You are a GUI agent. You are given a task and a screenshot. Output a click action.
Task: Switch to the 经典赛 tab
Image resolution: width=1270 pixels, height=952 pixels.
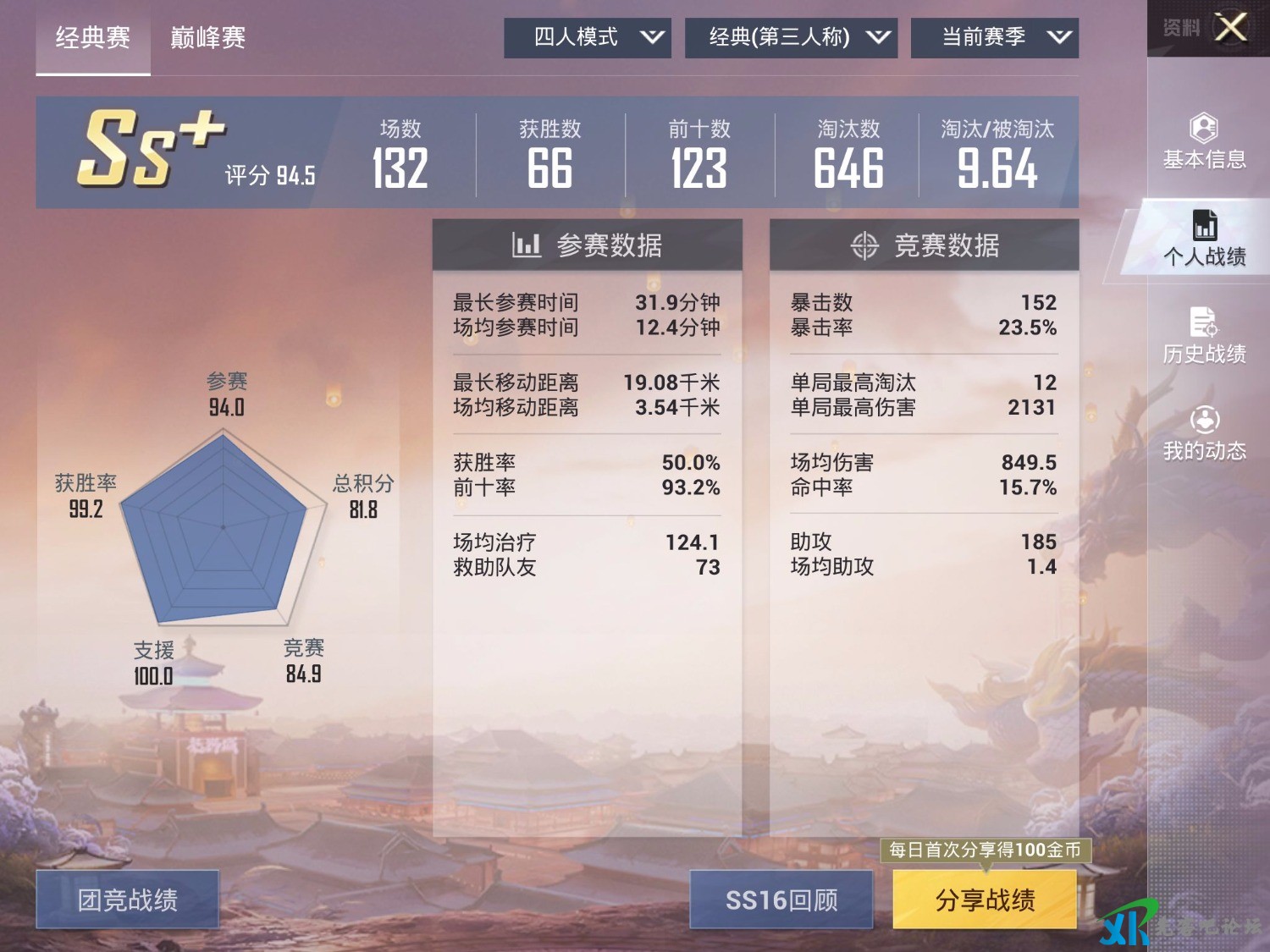93,38
